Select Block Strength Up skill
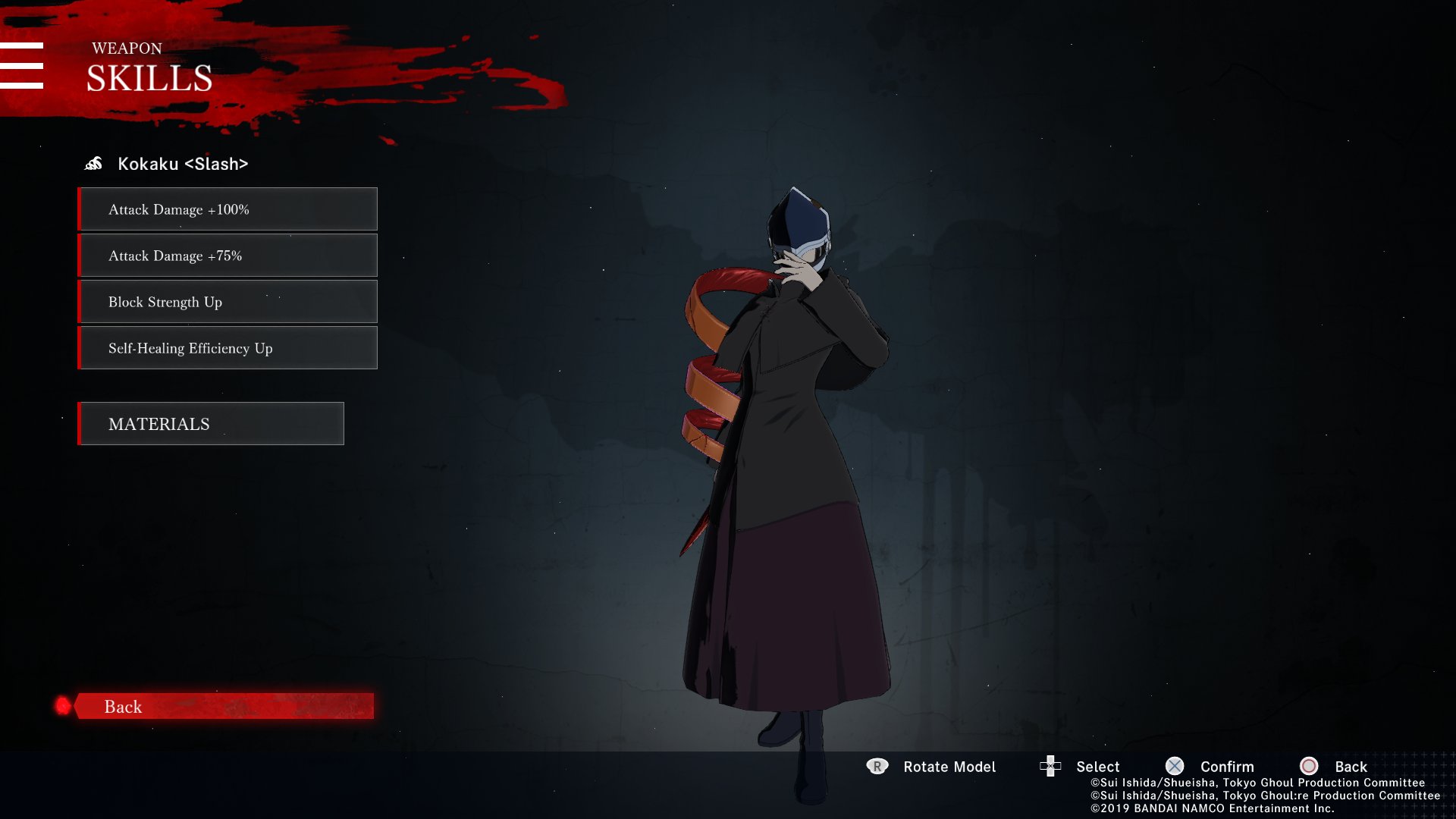This screenshot has height=819, width=1456. click(x=227, y=302)
